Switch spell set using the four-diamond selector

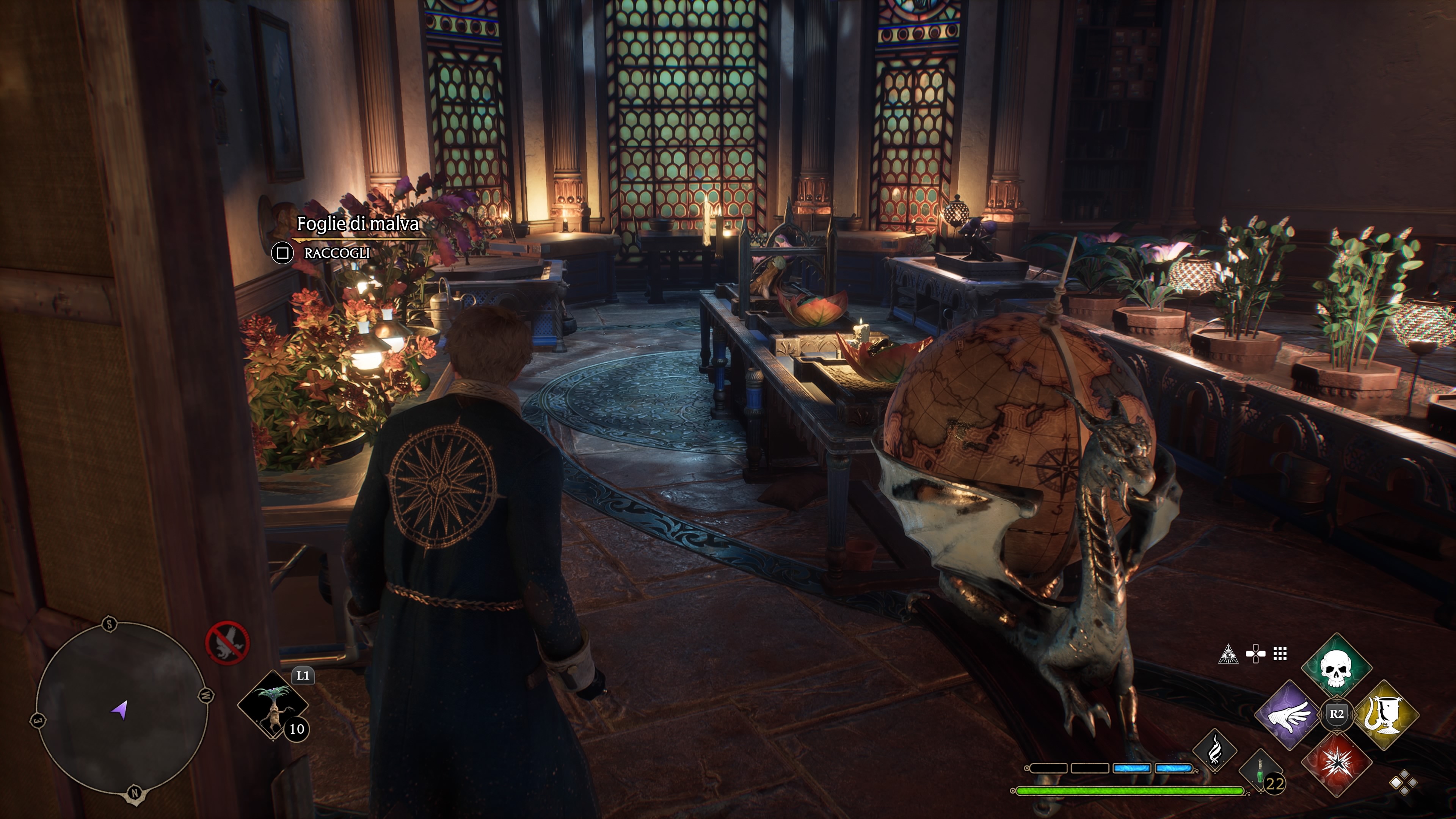pyautogui.click(x=1403, y=783)
